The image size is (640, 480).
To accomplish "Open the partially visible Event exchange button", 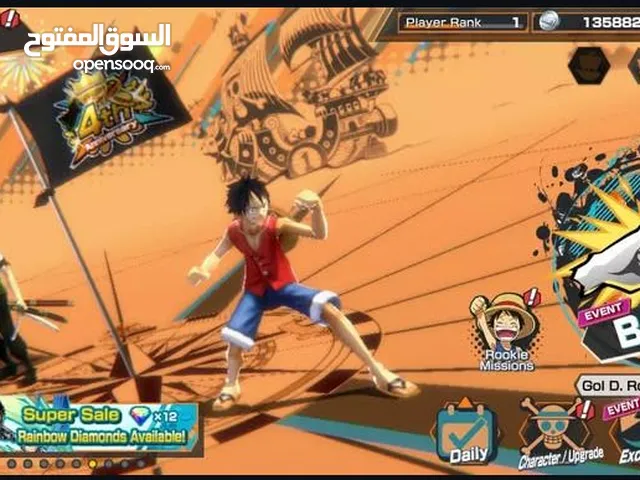I will click(x=628, y=435).
